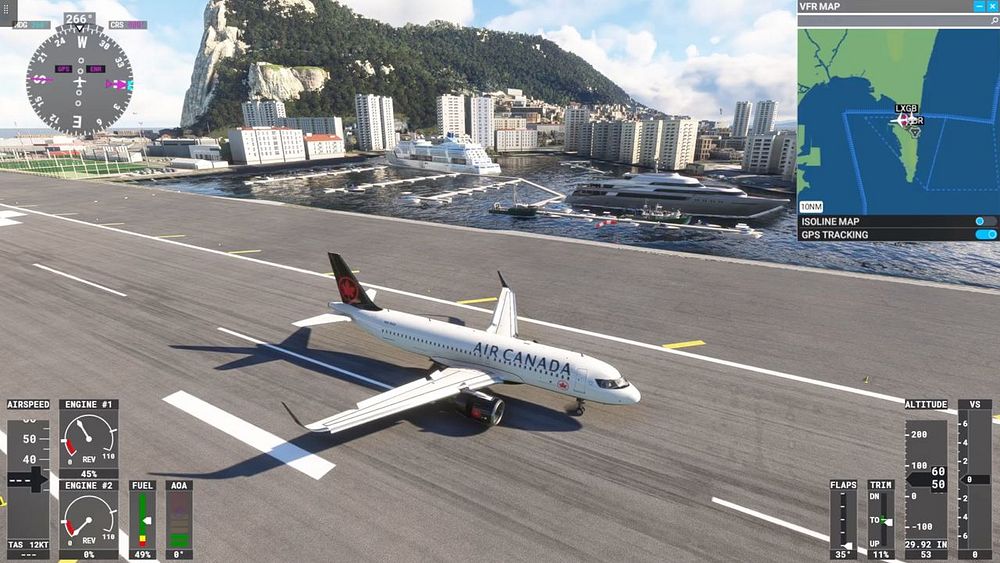Click the VFR map search bar
This screenshot has width=1000, height=563.
[x=890, y=20]
